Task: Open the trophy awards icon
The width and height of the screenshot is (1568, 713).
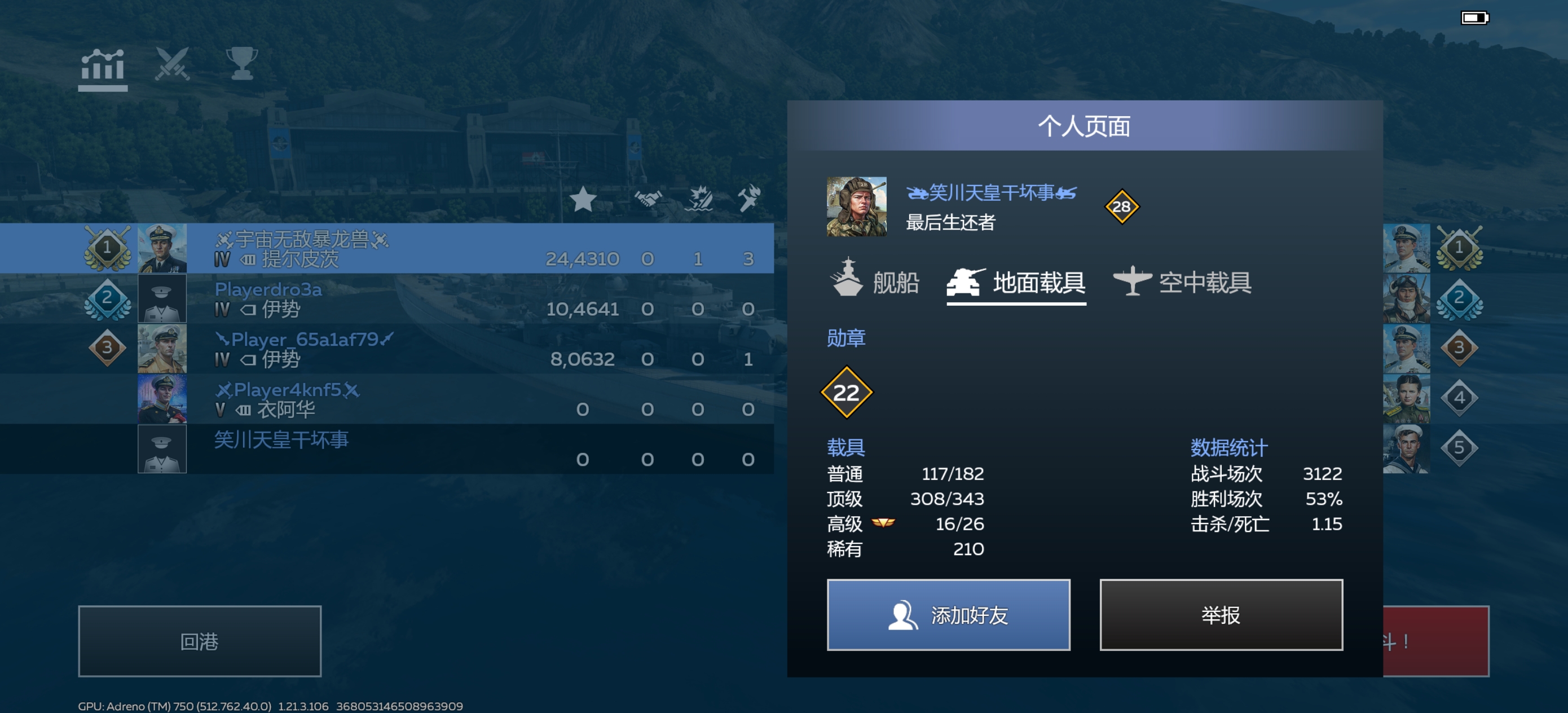Action: point(243,64)
